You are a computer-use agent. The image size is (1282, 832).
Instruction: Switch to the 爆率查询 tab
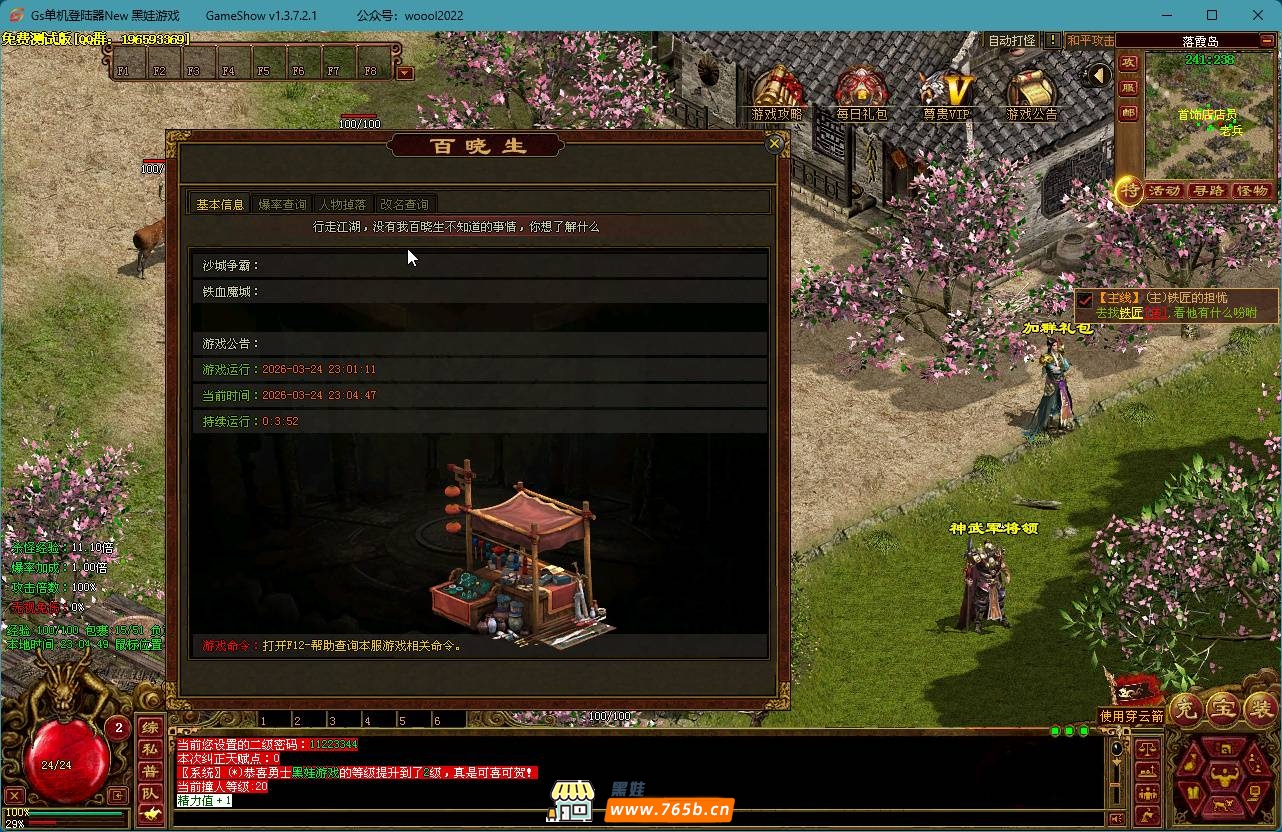click(282, 204)
